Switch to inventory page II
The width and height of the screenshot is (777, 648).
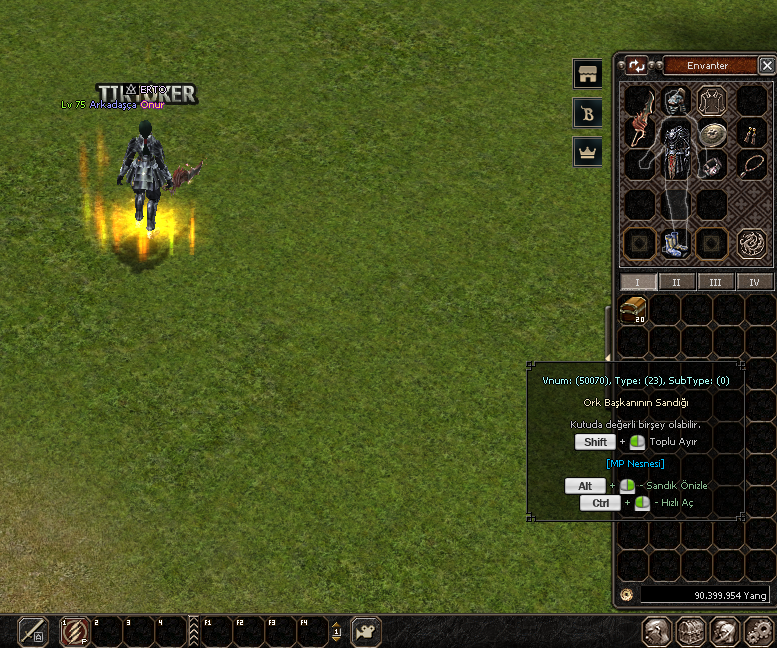(676, 282)
